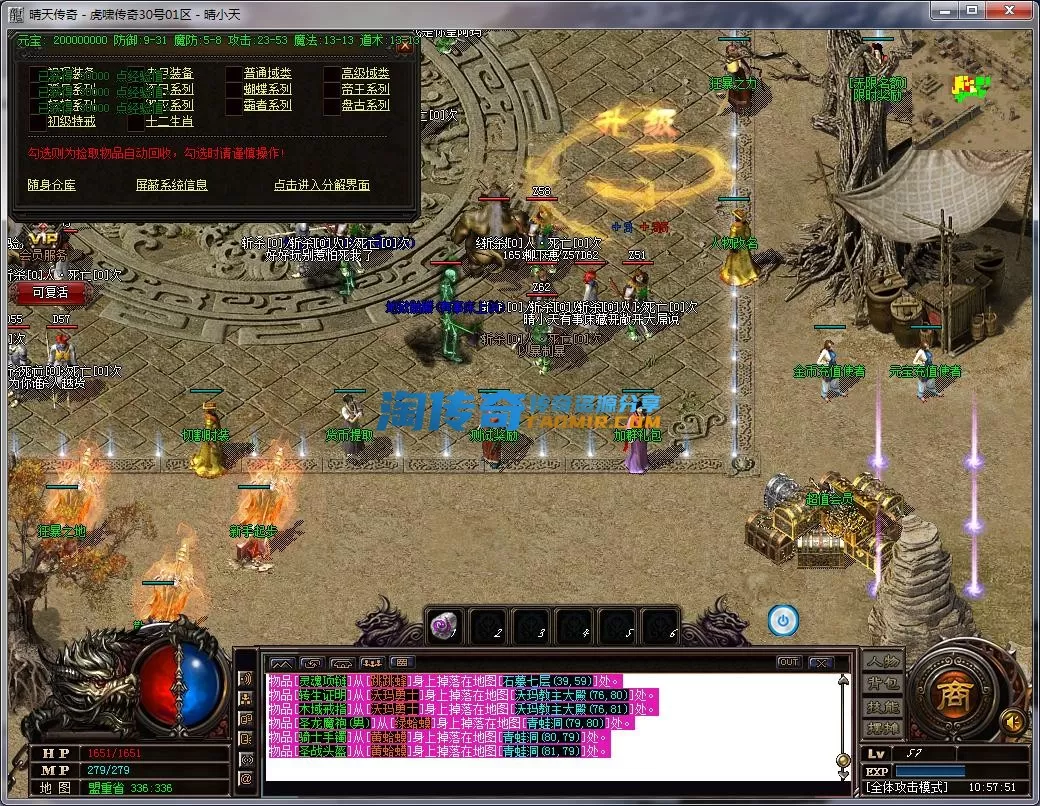
Task: Open the 技能 skills panel
Action: (x=883, y=706)
